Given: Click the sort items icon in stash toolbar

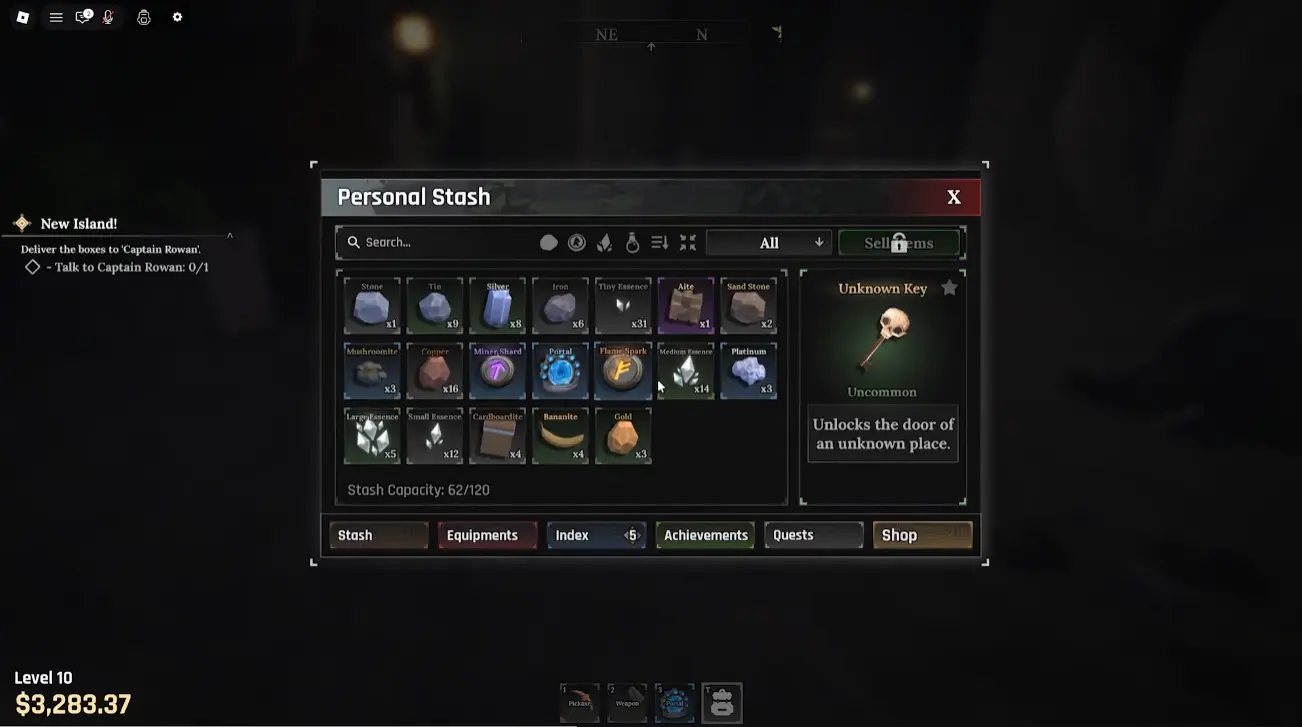Looking at the screenshot, I should tap(659, 242).
